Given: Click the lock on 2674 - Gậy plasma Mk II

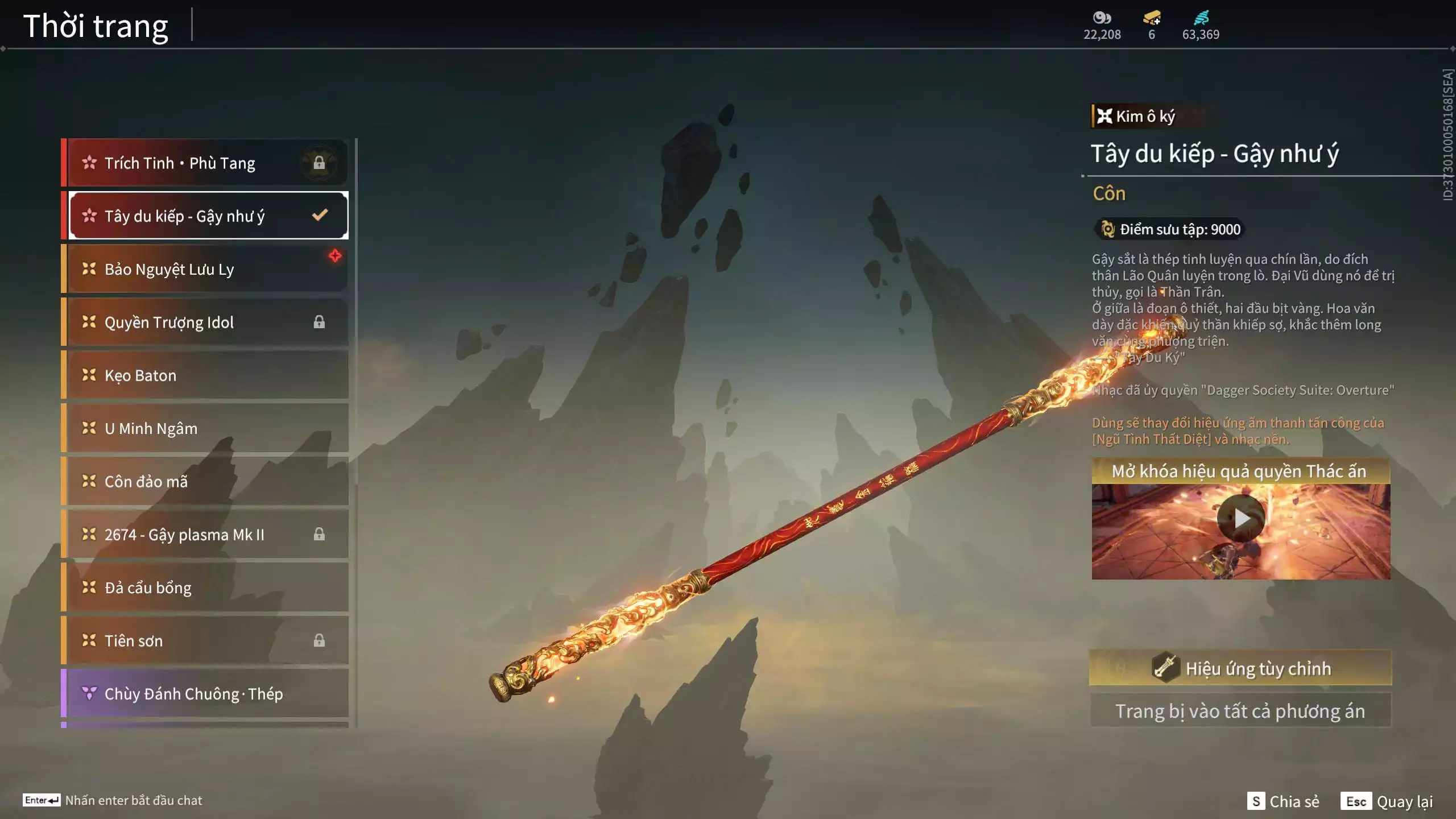Looking at the screenshot, I should click(x=320, y=534).
